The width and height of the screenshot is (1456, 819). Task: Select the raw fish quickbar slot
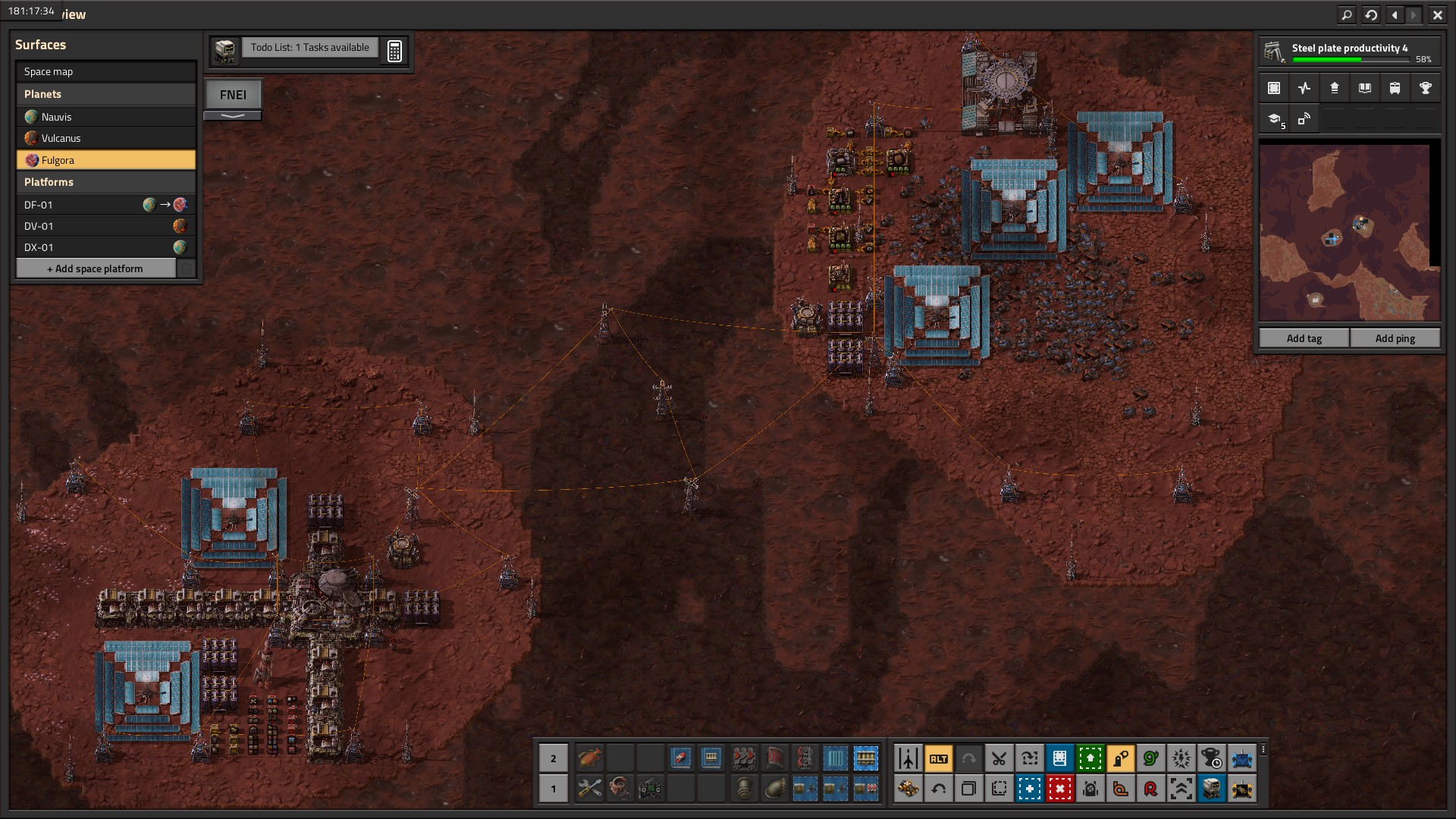[589, 758]
